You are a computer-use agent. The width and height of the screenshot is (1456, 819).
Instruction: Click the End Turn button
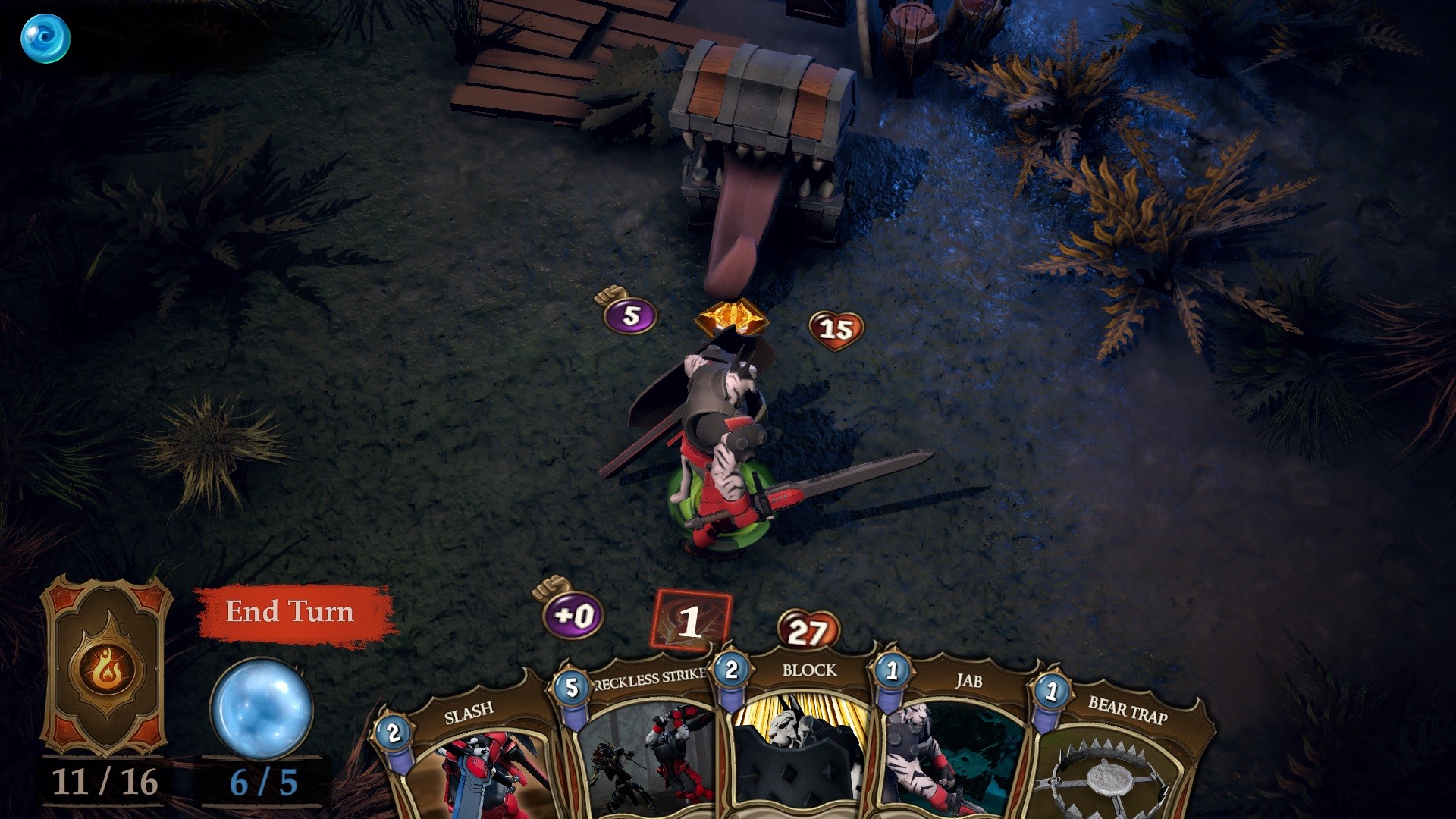[292, 613]
